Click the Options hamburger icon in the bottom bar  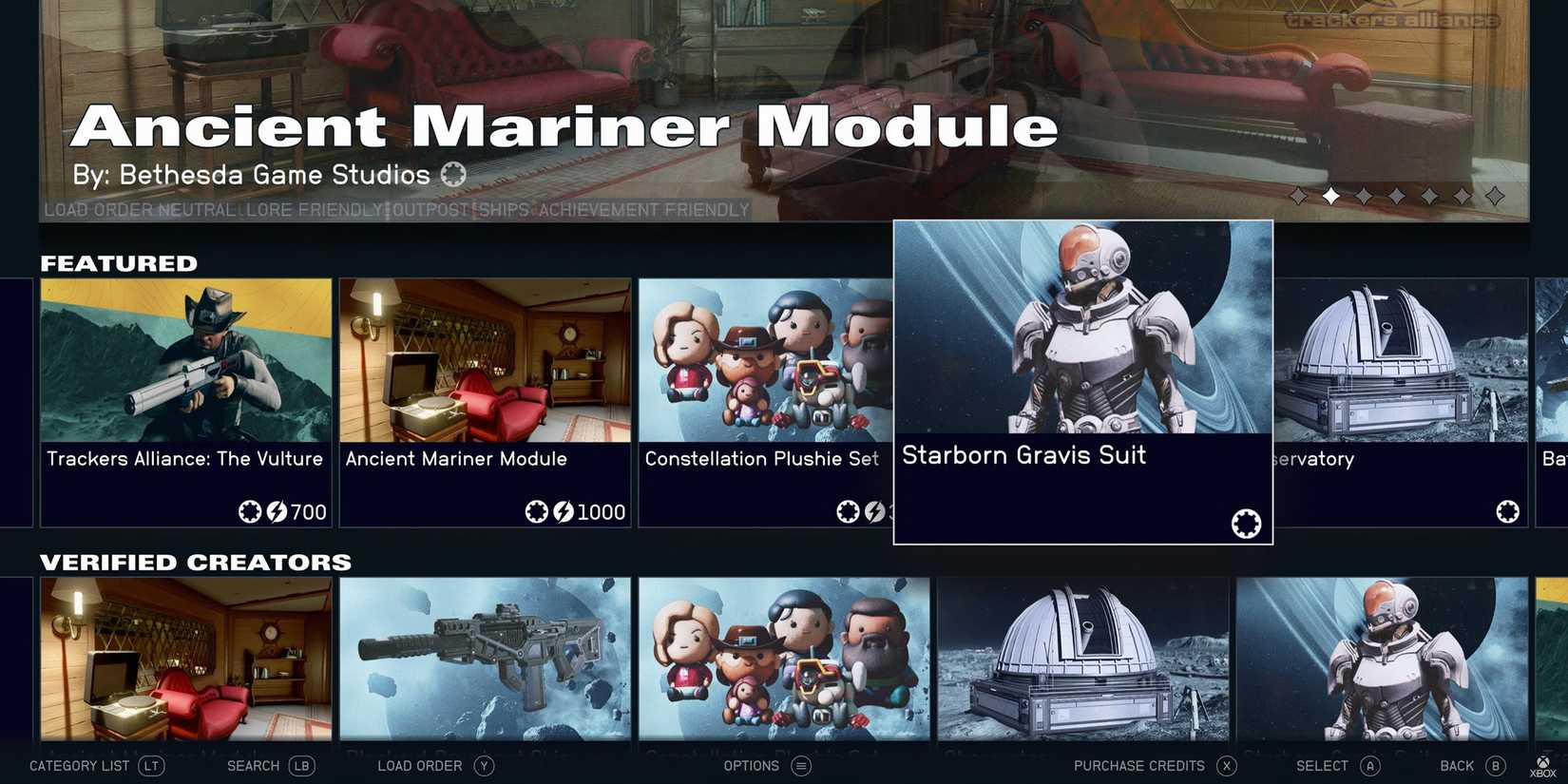(x=800, y=765)
